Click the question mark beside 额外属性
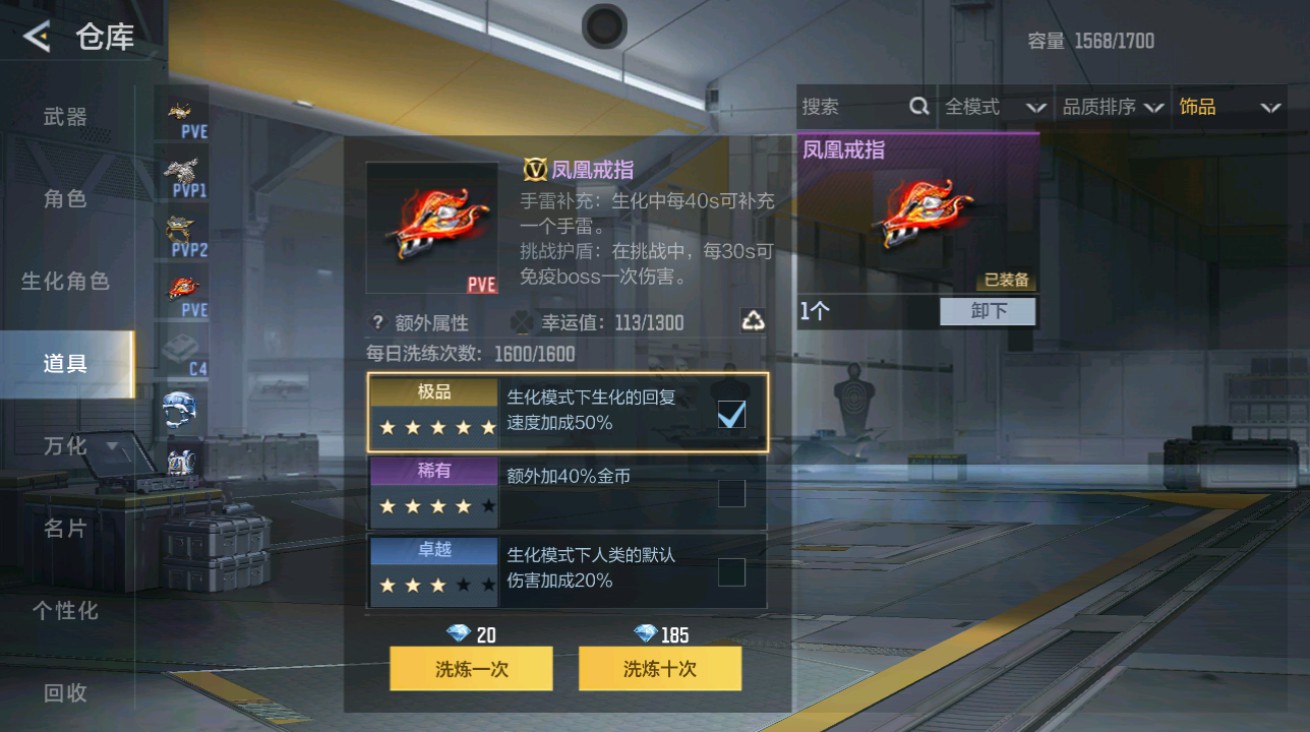 [x=380, y=321]
